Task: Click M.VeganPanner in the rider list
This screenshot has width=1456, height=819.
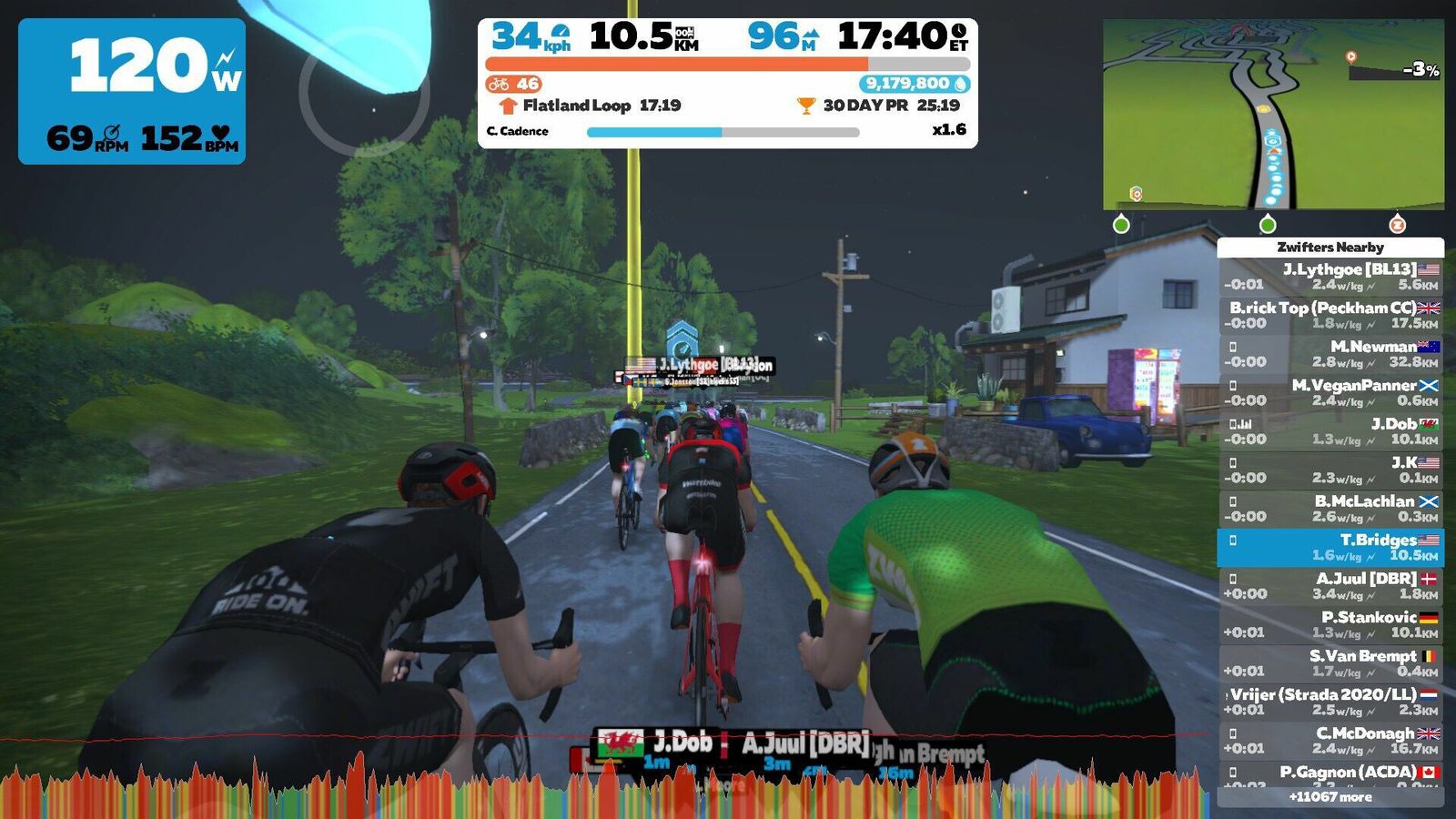Action: [1330, 392]
